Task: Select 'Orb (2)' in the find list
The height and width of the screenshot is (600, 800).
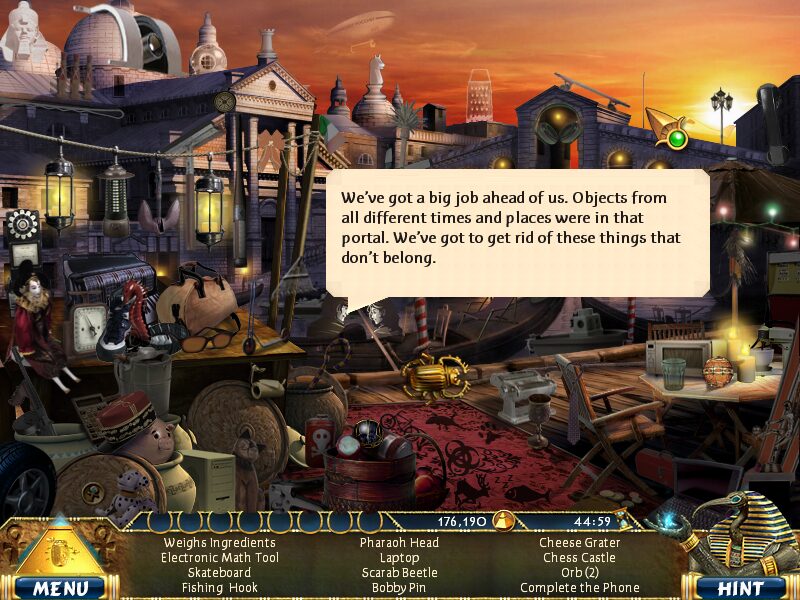Action: point(580,573)
